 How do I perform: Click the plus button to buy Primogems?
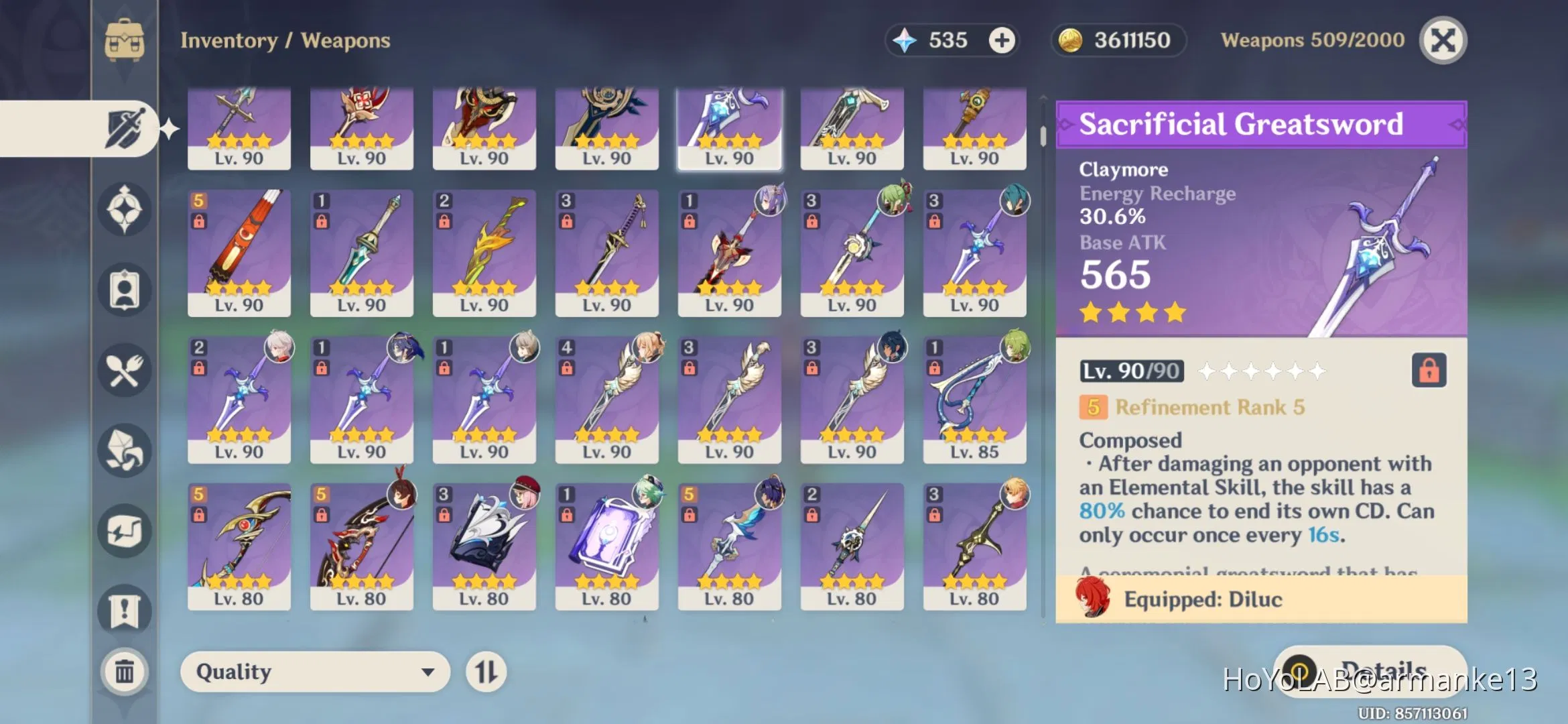pos(1001,40)
